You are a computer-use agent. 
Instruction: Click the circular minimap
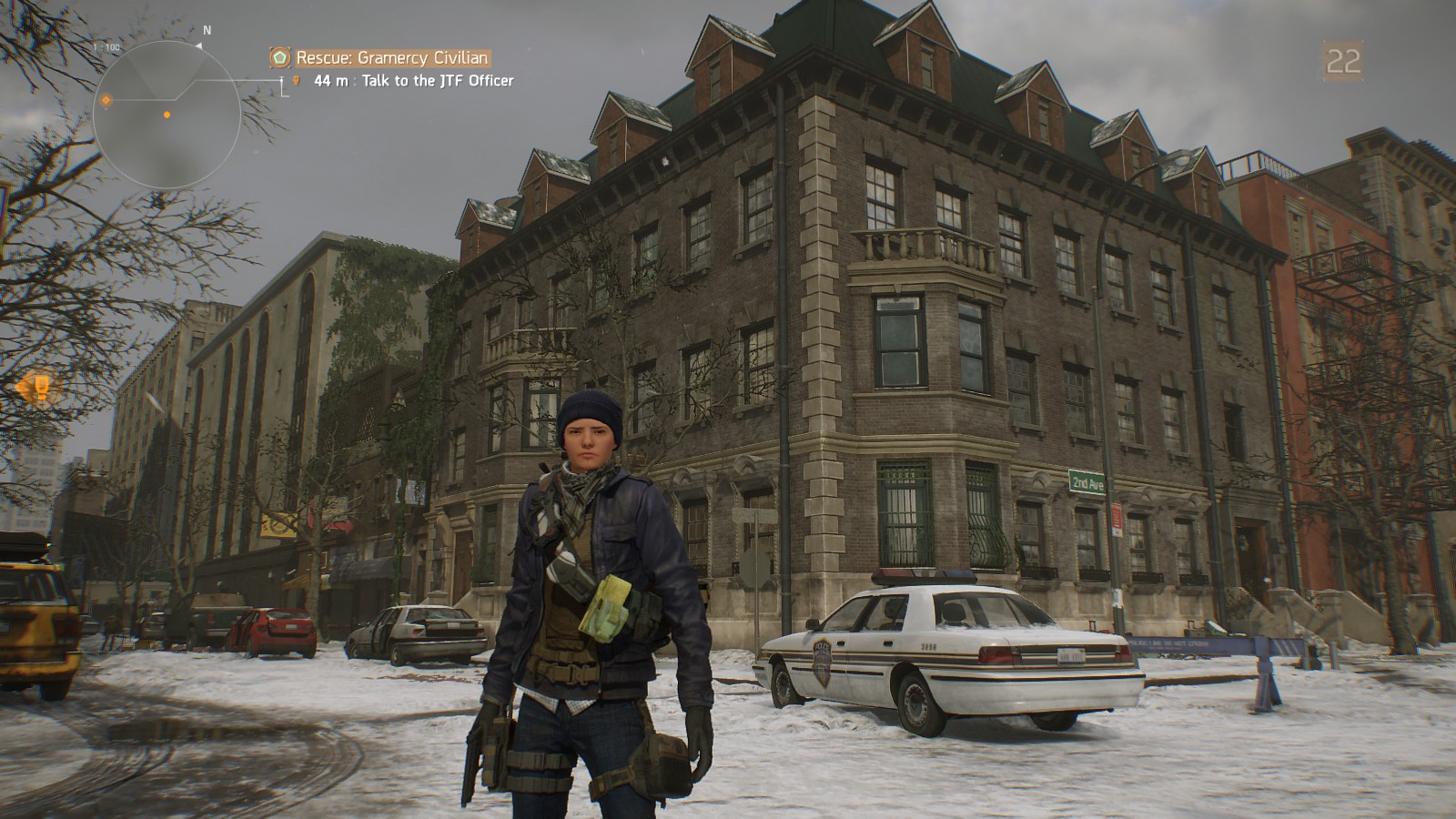tap(167, 114)
